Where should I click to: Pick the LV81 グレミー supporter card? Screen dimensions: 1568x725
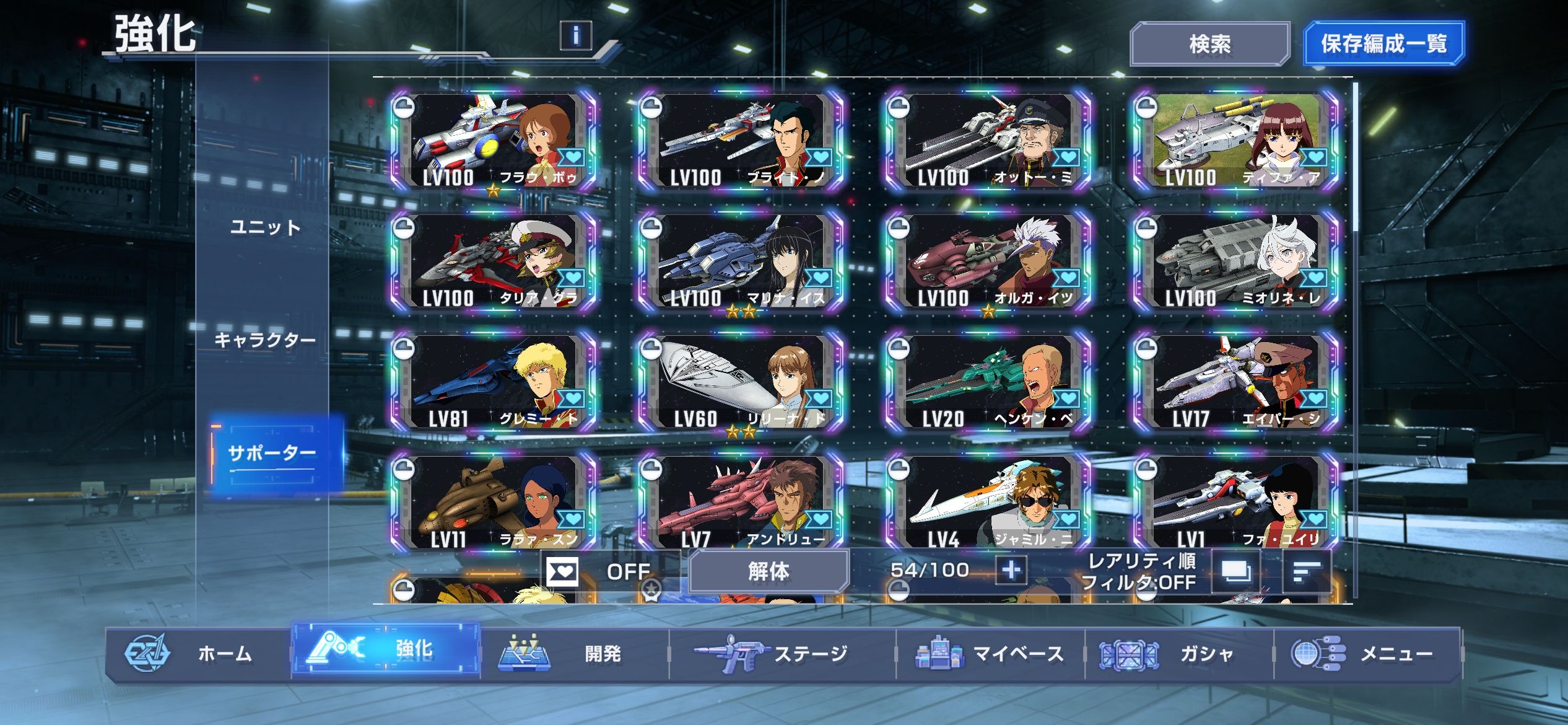point(494,382)
